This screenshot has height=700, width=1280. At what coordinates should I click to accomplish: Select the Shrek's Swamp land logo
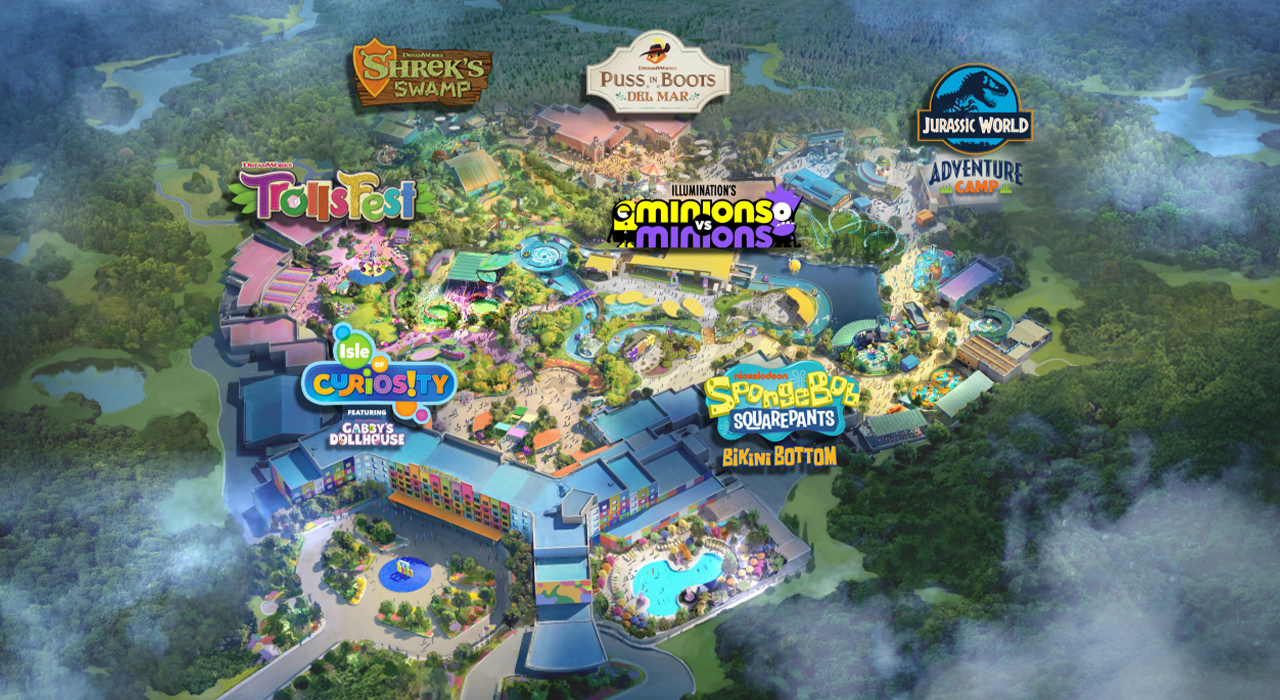click(422, 73)
